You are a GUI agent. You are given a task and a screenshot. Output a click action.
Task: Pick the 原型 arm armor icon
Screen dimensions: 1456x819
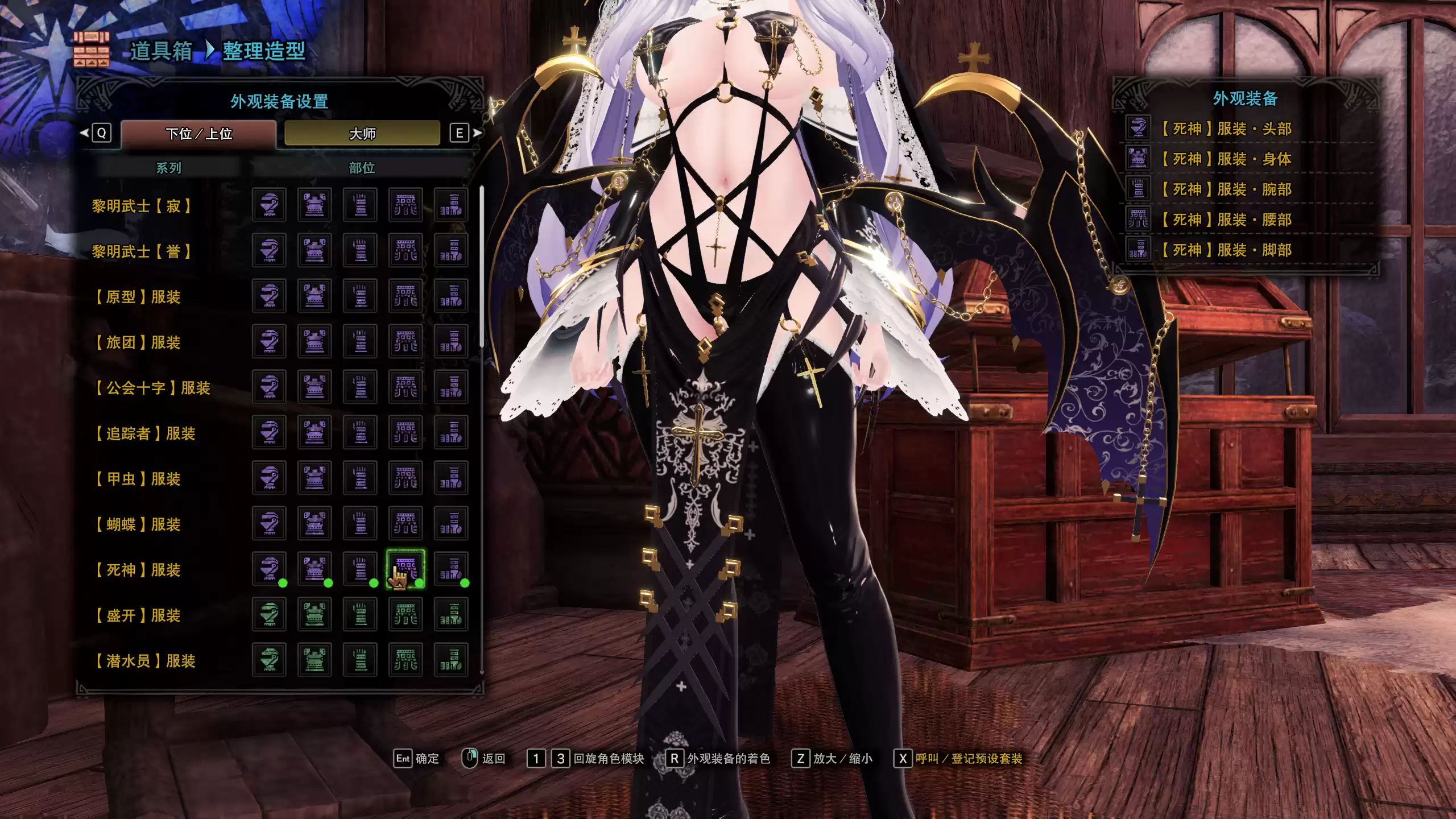[360, 296]
